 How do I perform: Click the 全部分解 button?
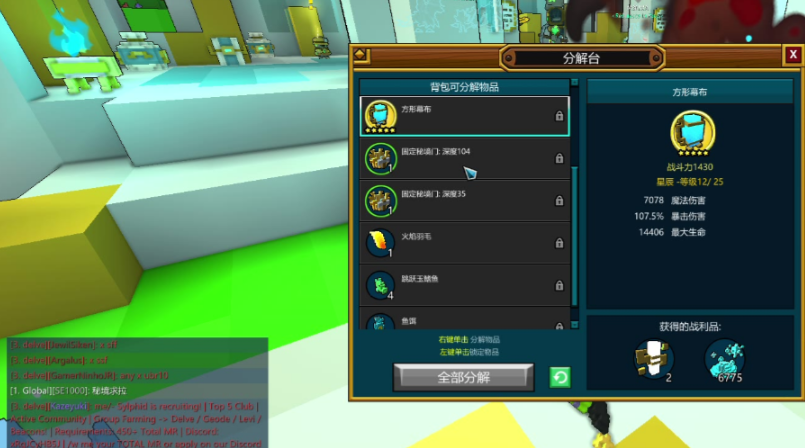pos(464,377)
